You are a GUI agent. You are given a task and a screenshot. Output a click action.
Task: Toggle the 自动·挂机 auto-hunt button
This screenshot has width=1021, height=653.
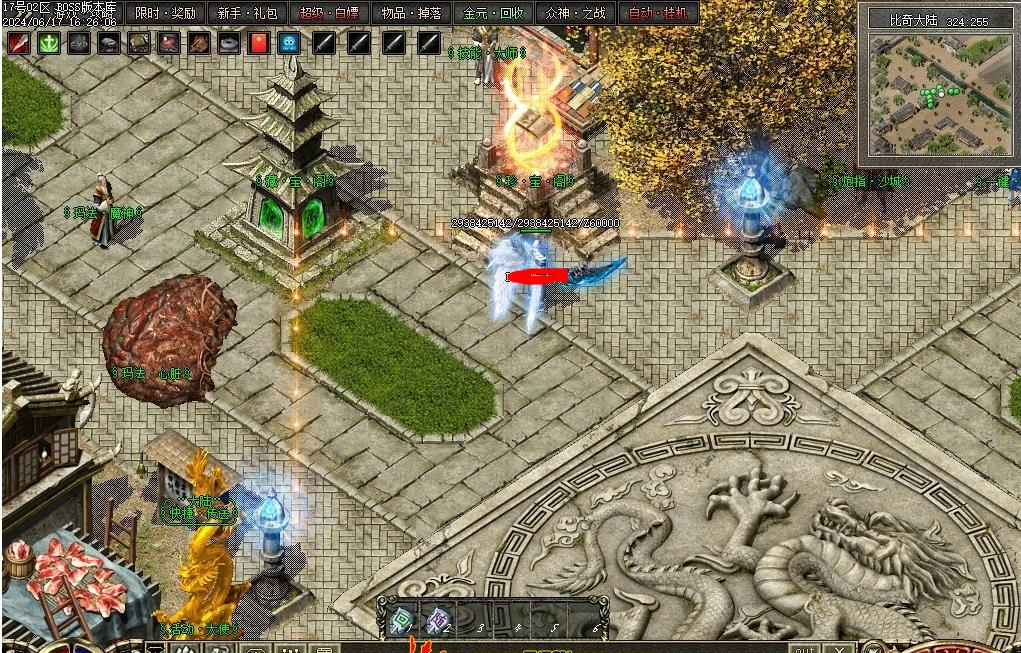tap(658, 14)
